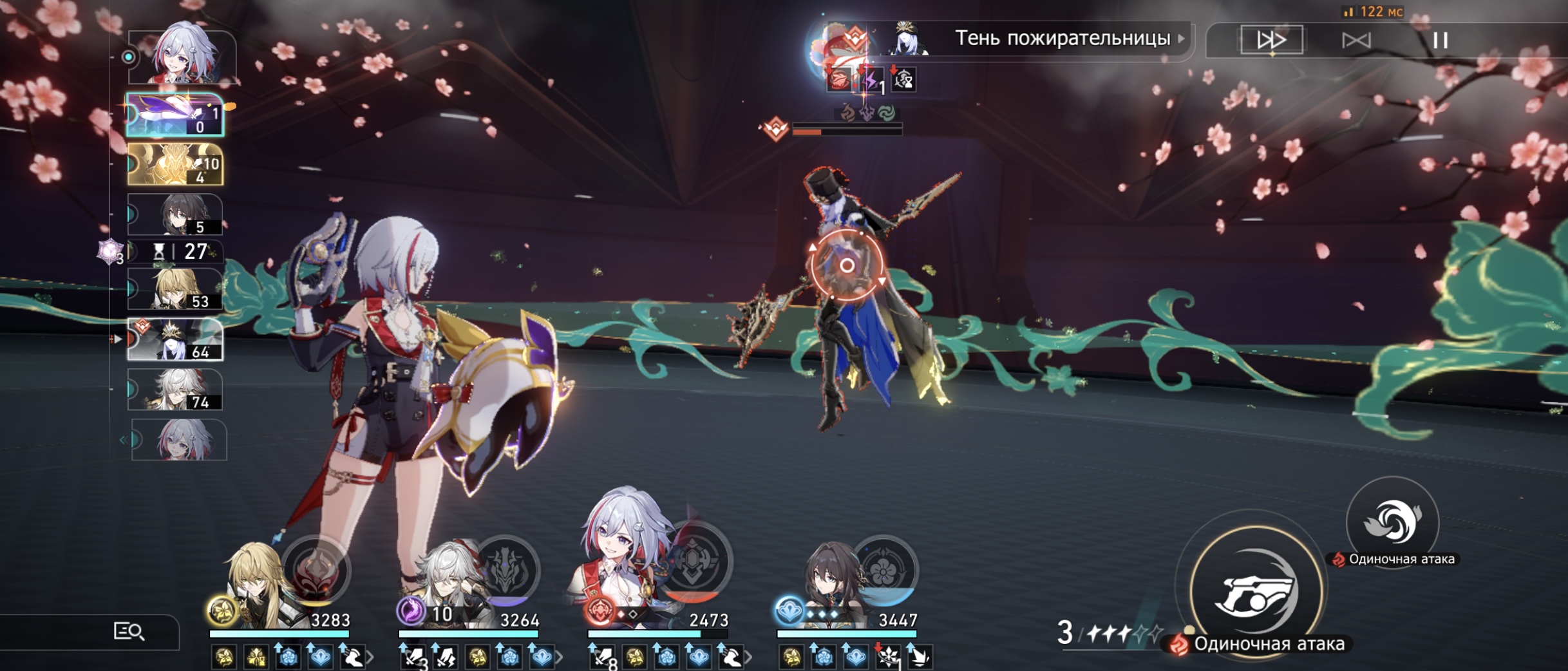Open the battle details magnifier button
Image resolution: width=1568 pixels, height=671 pixels.
(x=129, y=632)
